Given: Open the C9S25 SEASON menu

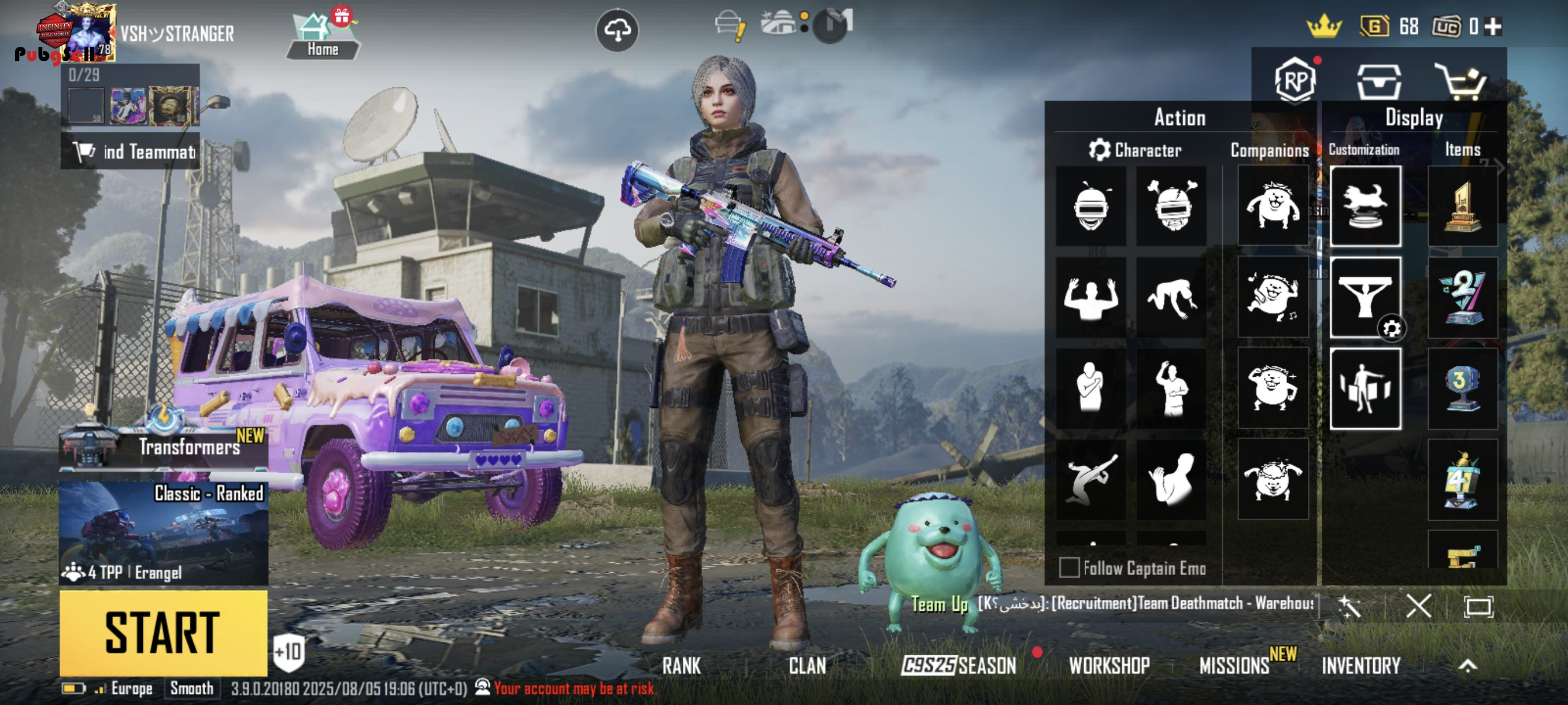Looking at the screenshot, I should (x=959, y=666).
